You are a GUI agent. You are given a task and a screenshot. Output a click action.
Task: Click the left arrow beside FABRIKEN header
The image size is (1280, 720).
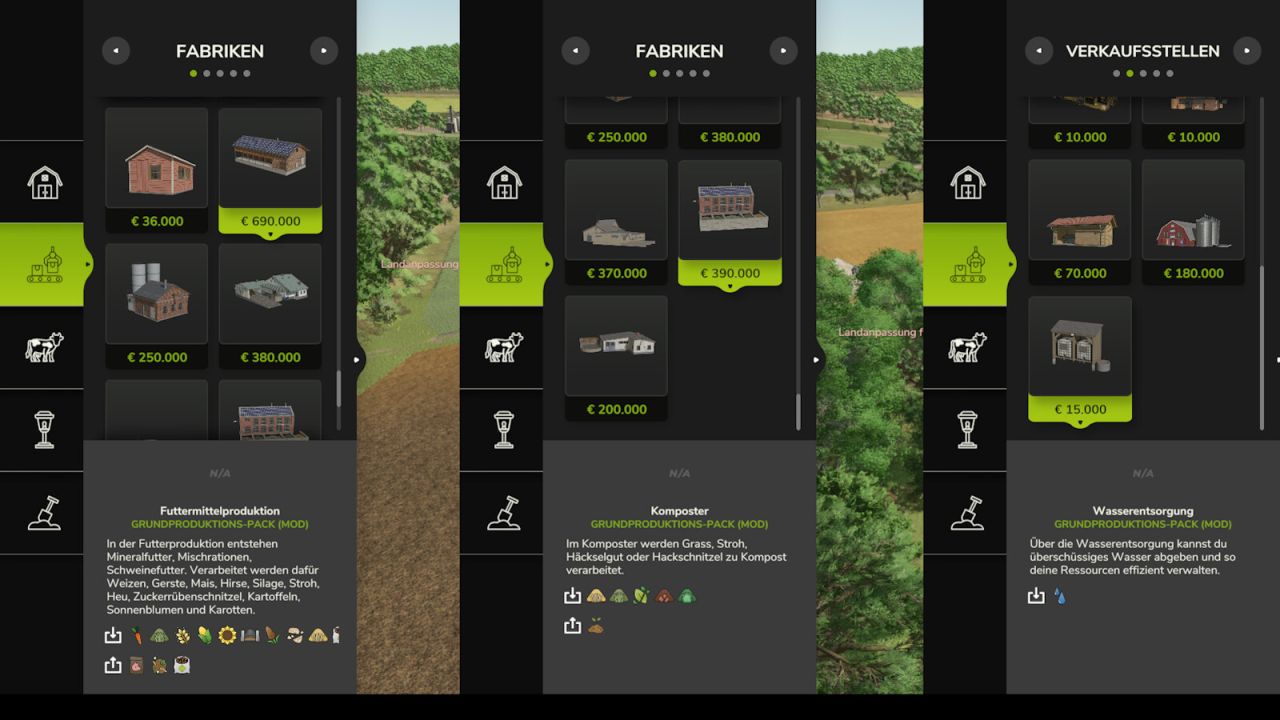pos(116,50)
